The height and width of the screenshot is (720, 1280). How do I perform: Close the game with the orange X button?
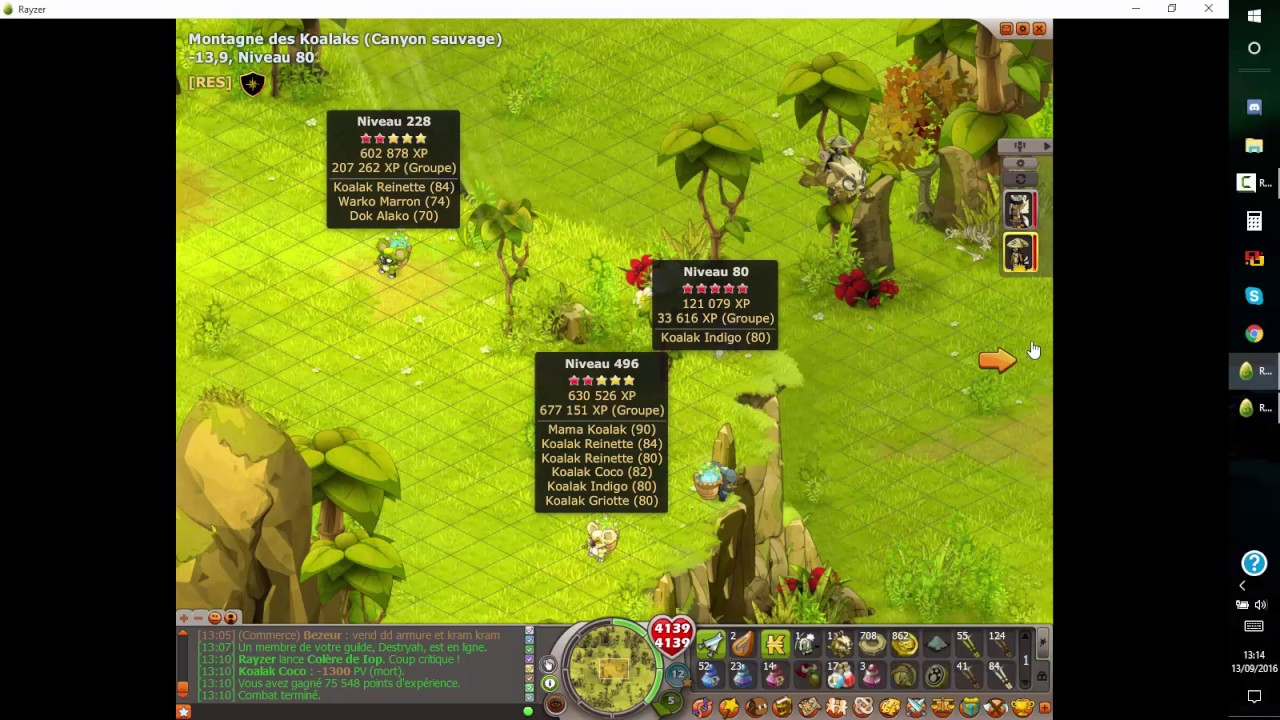click(x=1039, y=29)
